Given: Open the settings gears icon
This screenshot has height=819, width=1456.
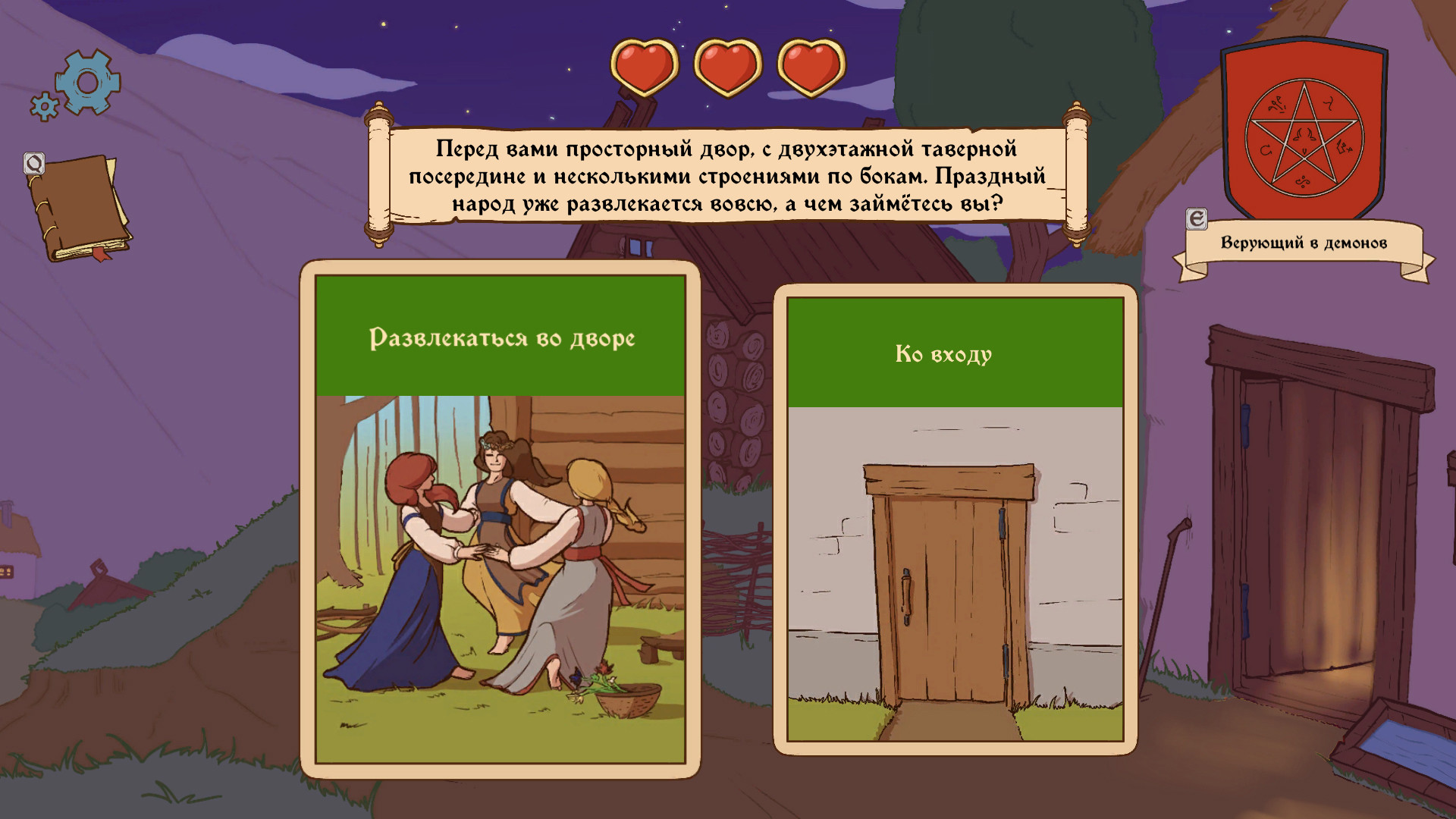Looking at the screenshot, I should point(89,81).
